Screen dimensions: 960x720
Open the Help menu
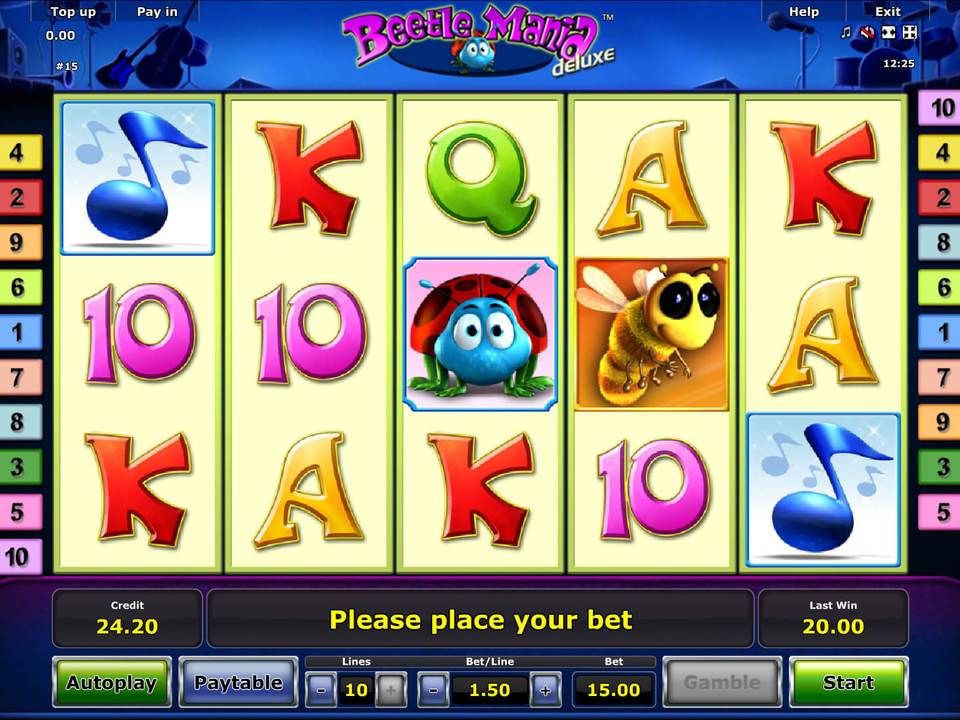click(804, 12)
